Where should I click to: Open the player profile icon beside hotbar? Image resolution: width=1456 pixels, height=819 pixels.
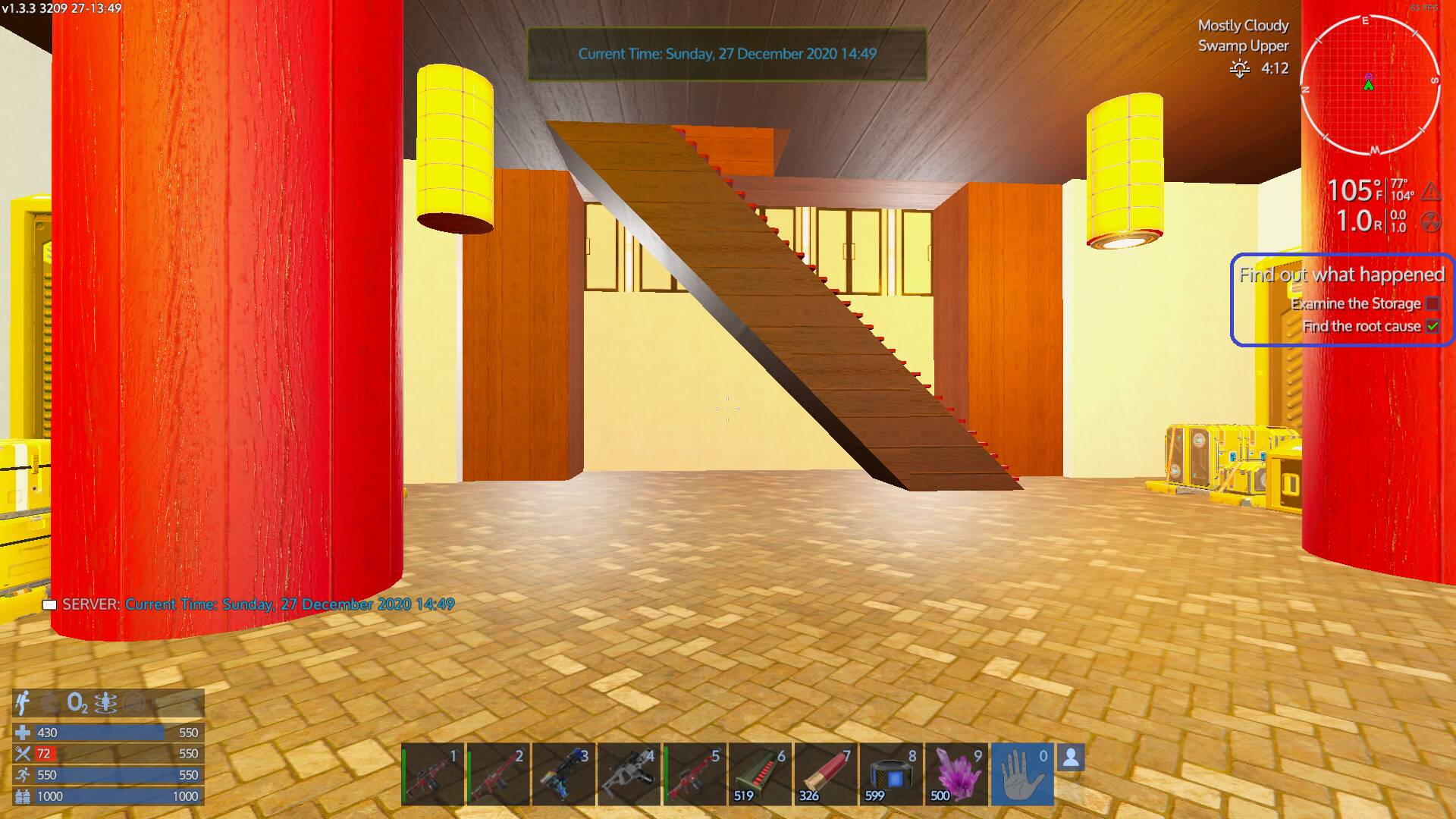click(1071, 757)
